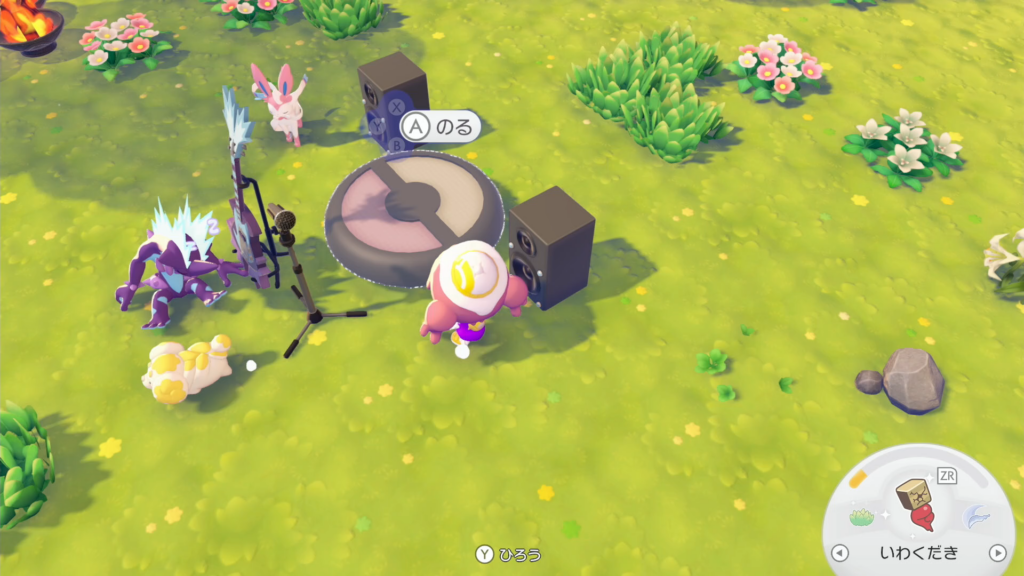Cycle to the next move with right arrow
The width and height of the screenshot is (1024, 576).
[x=996, y=553]
